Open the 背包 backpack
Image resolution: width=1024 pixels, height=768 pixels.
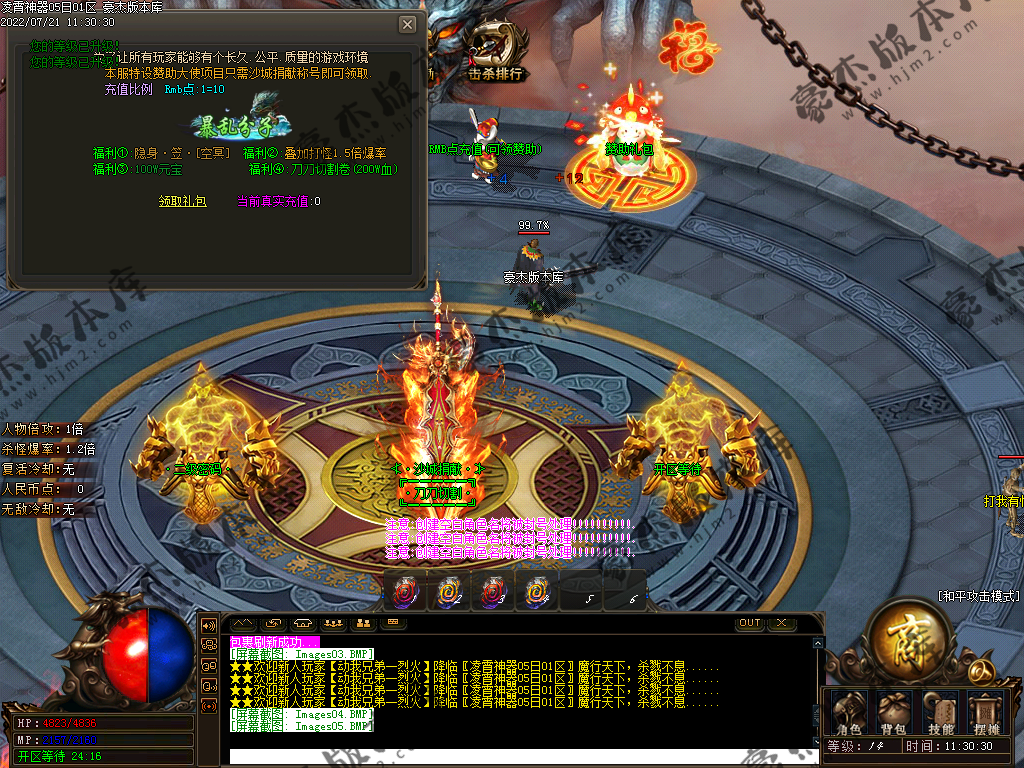(x=893, y=712)
